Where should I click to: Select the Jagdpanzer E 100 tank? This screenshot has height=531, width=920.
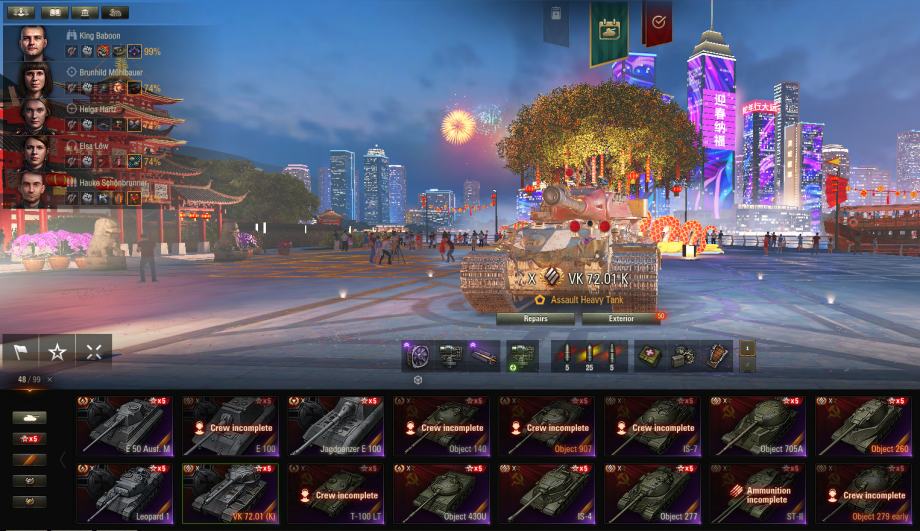pyautogui.click(x=335, y=426)
